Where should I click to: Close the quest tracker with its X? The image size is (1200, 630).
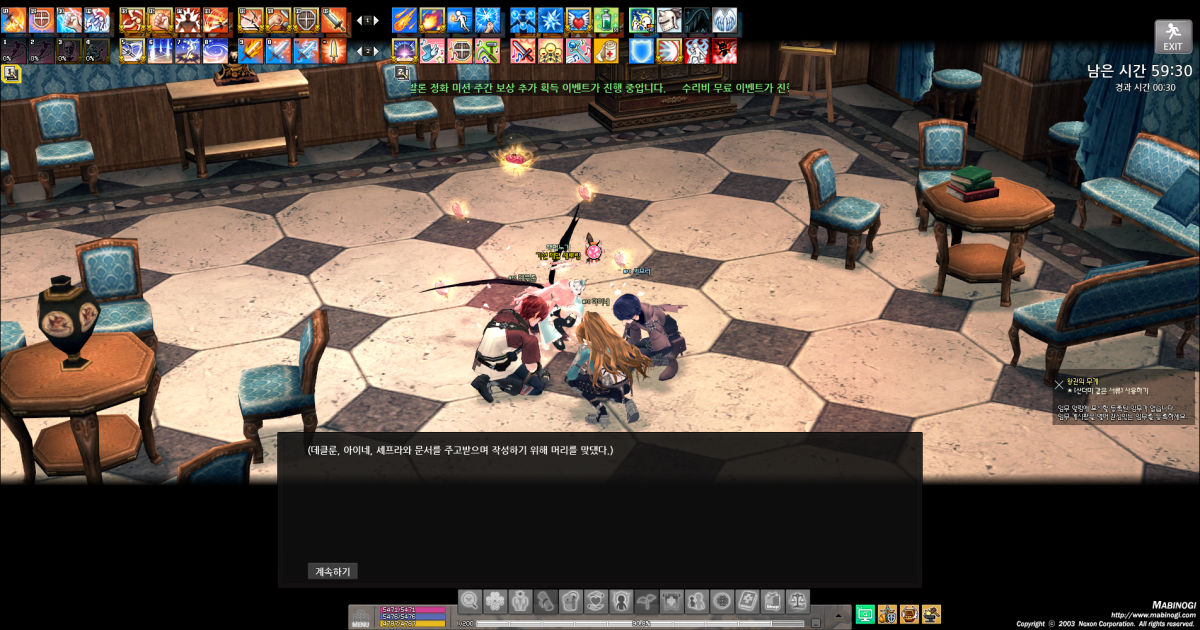click(1059, 383)
